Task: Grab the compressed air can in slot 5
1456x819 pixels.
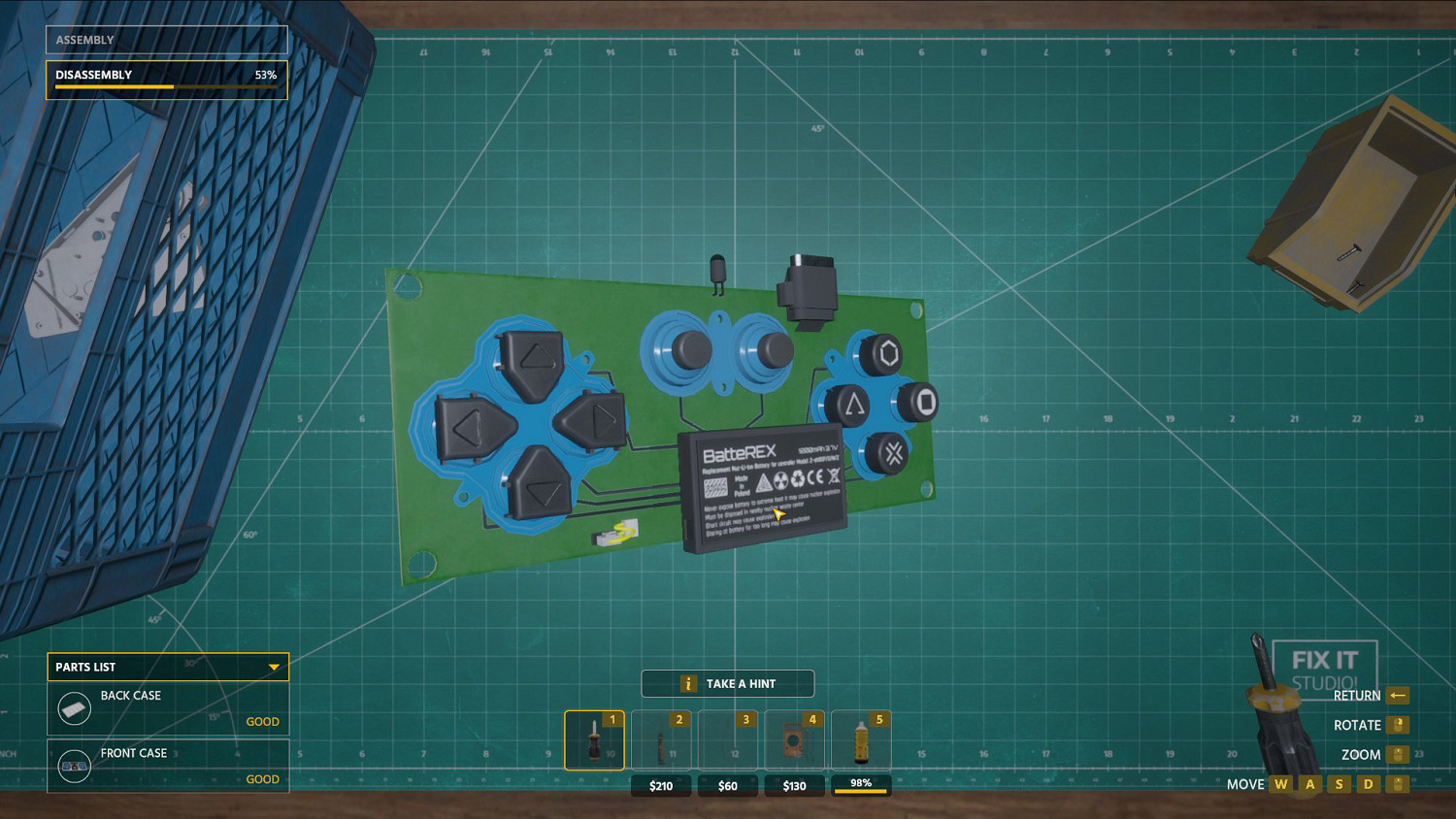Action: 861,739
